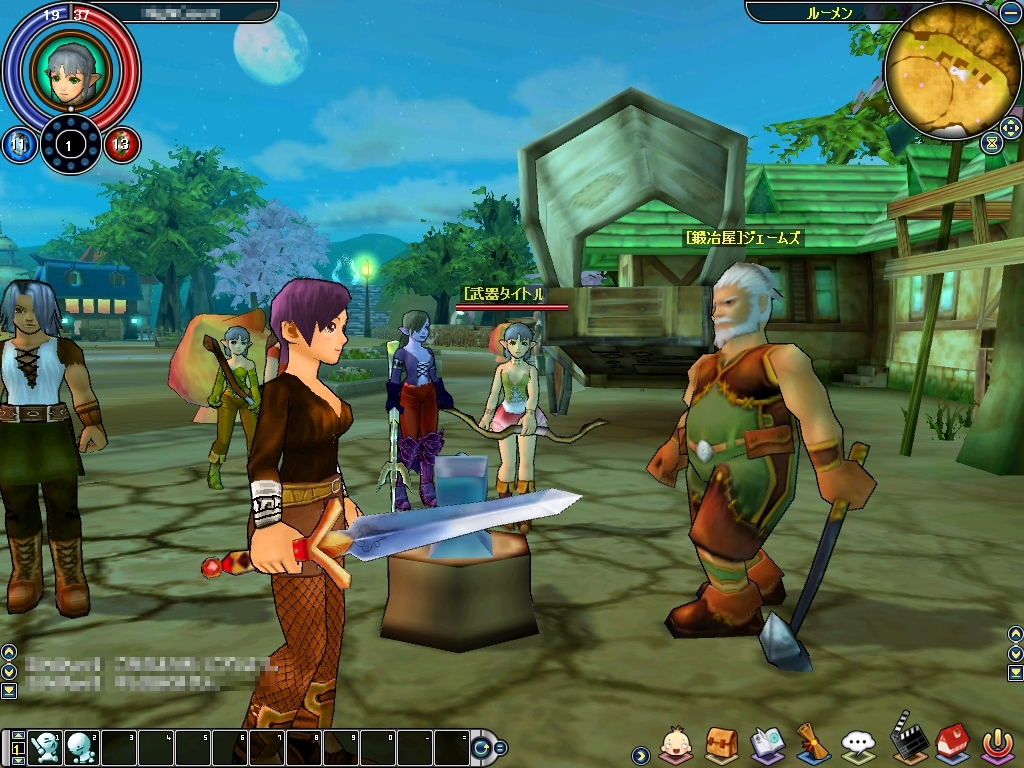Open the speech bubble chat menu
This screenshot has width=1024, height=768.
[x=858, y=742]
